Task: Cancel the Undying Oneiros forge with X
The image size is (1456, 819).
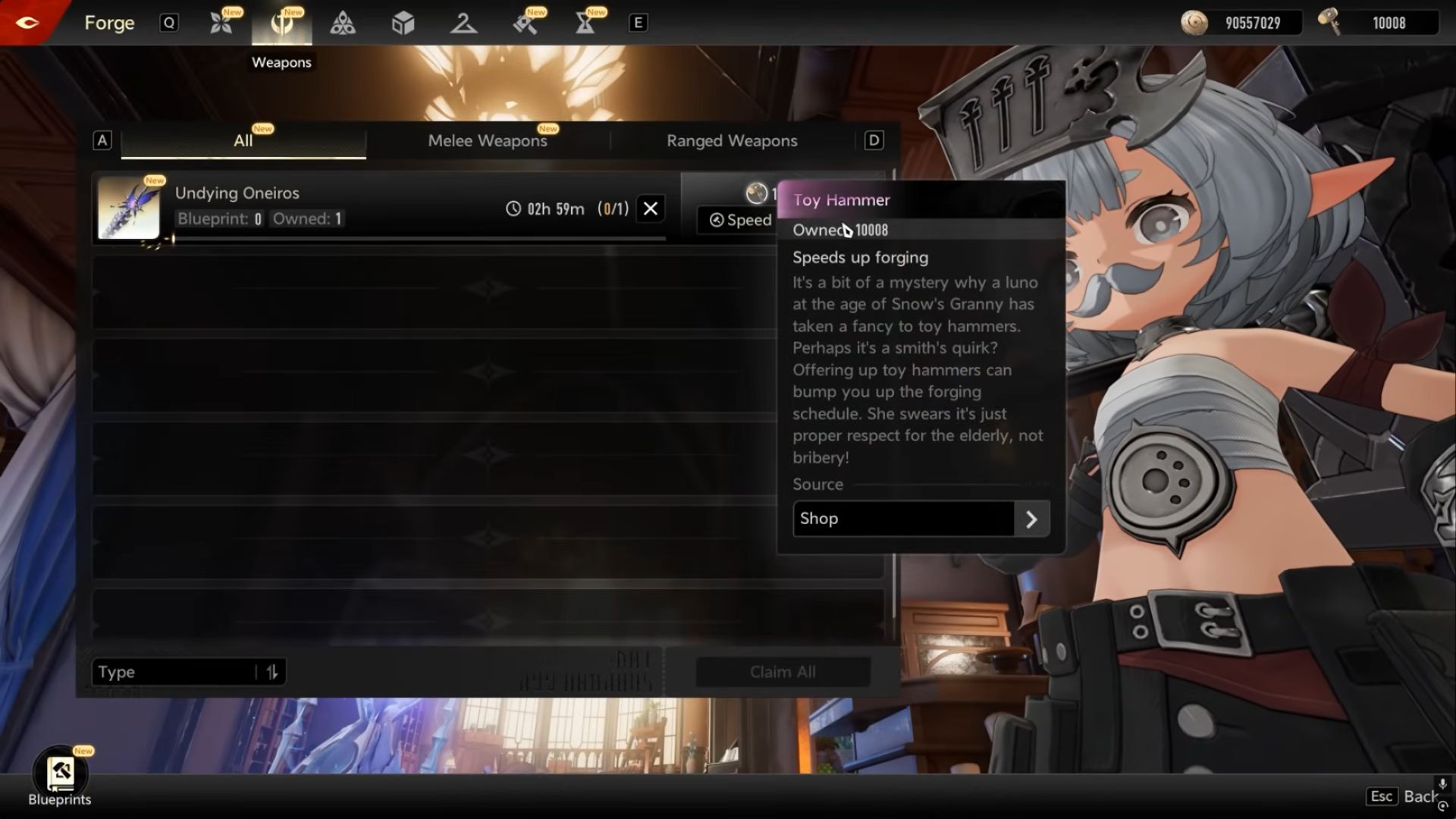Action: pos(651,209)
